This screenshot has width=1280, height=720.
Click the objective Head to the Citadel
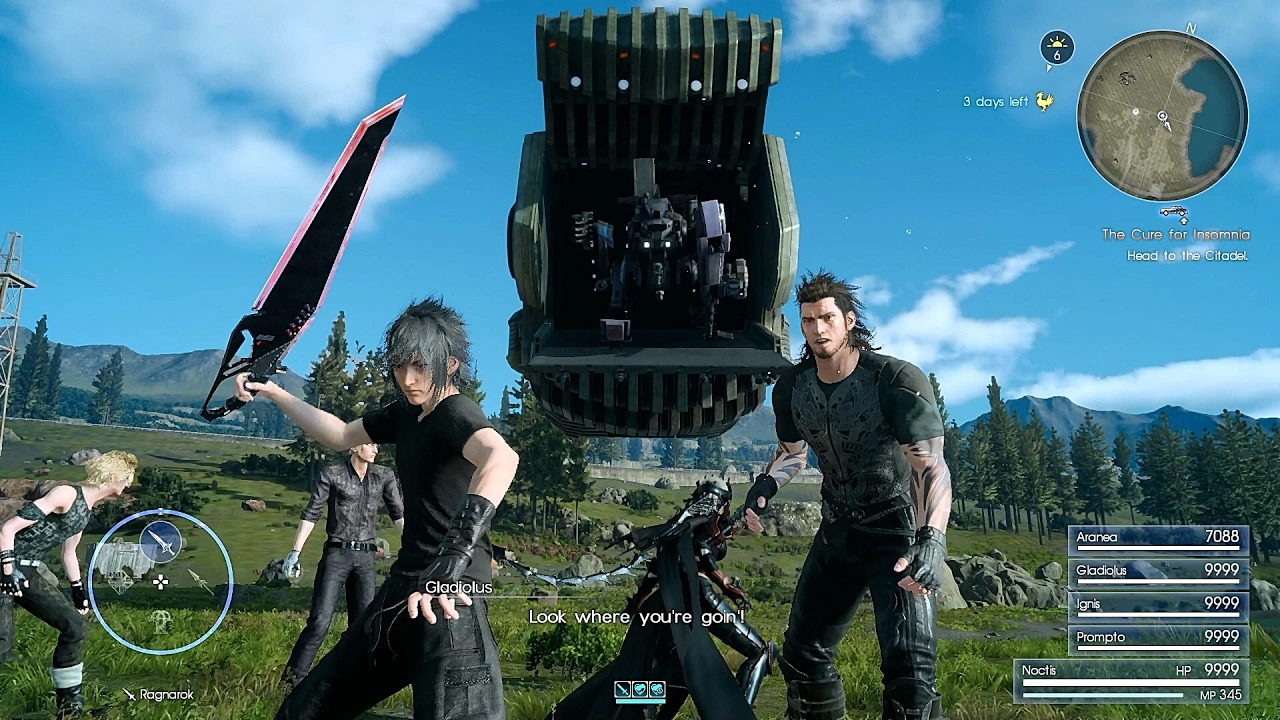point(1185,255)
